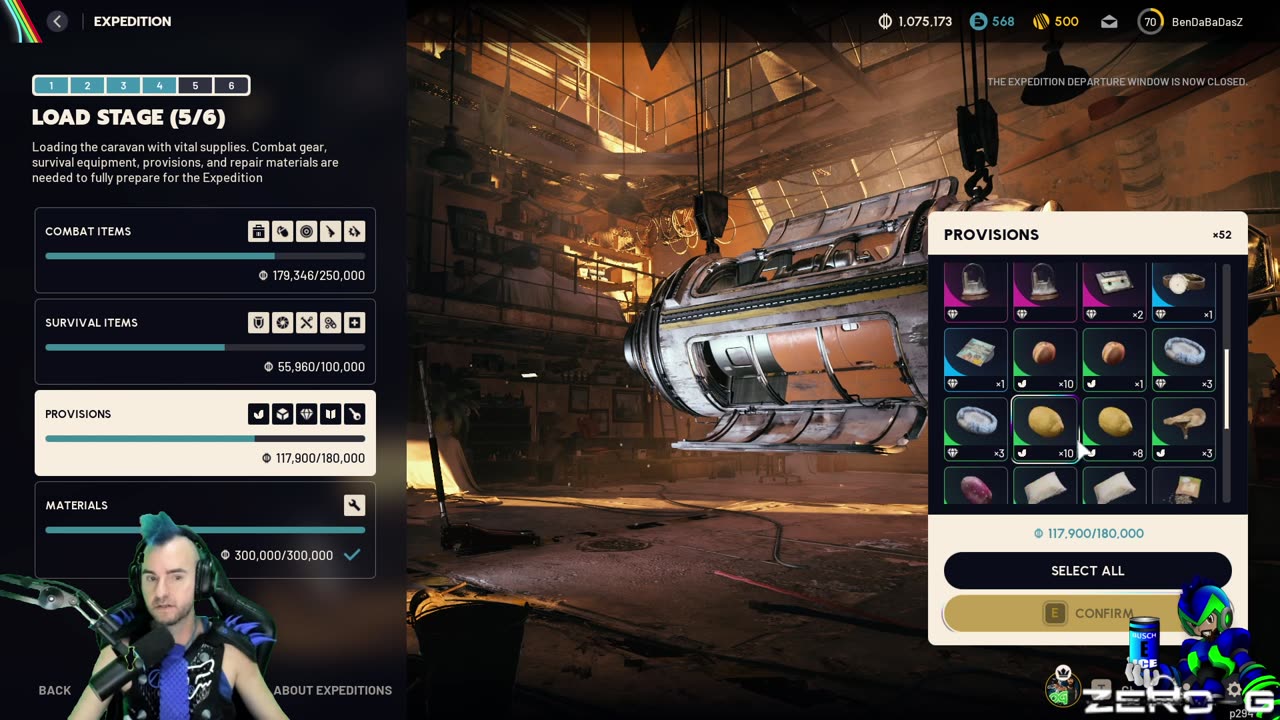Image resolution: width=1280 pixels, height=720 pixels.
Task: Jump to expedition stage 4
Action: pyautogui.click(x=159, y=86)
